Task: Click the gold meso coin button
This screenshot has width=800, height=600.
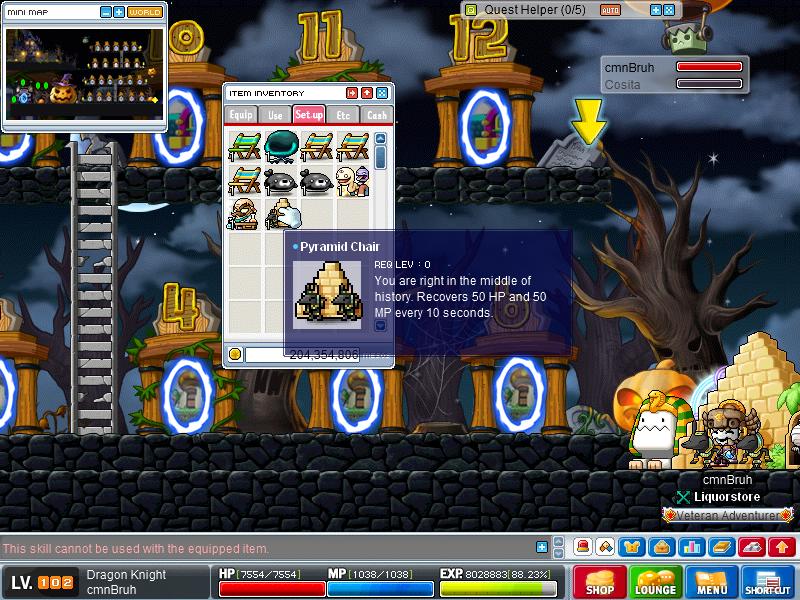Action: [235, 354]
